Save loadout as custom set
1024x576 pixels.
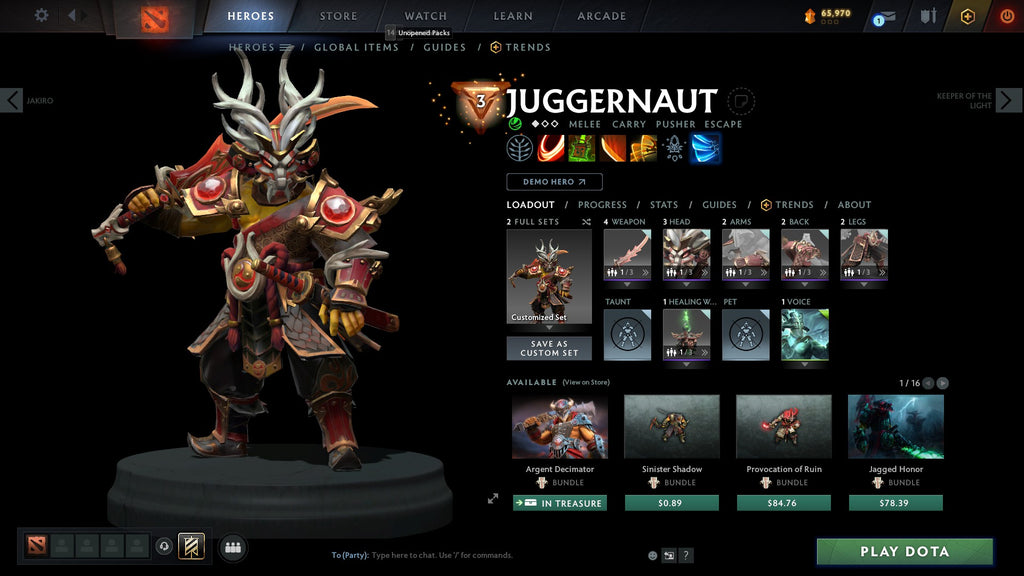click(549, 348)
